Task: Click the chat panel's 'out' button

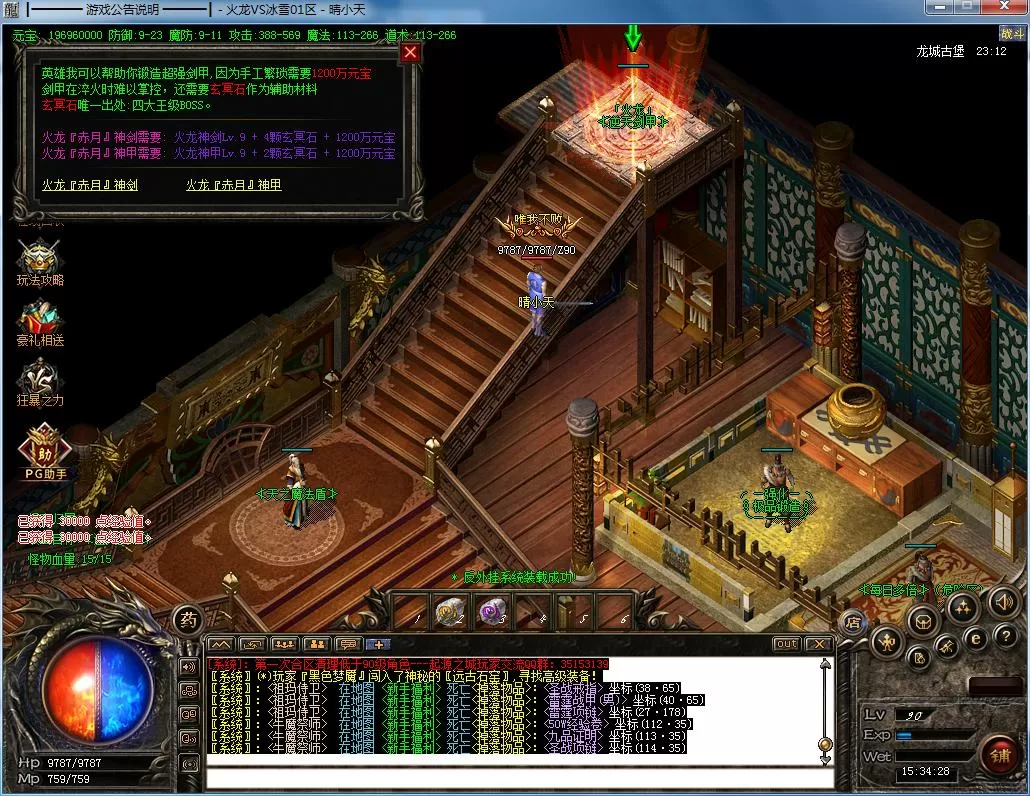Action: pyautogui.click(x=787, y=644)
